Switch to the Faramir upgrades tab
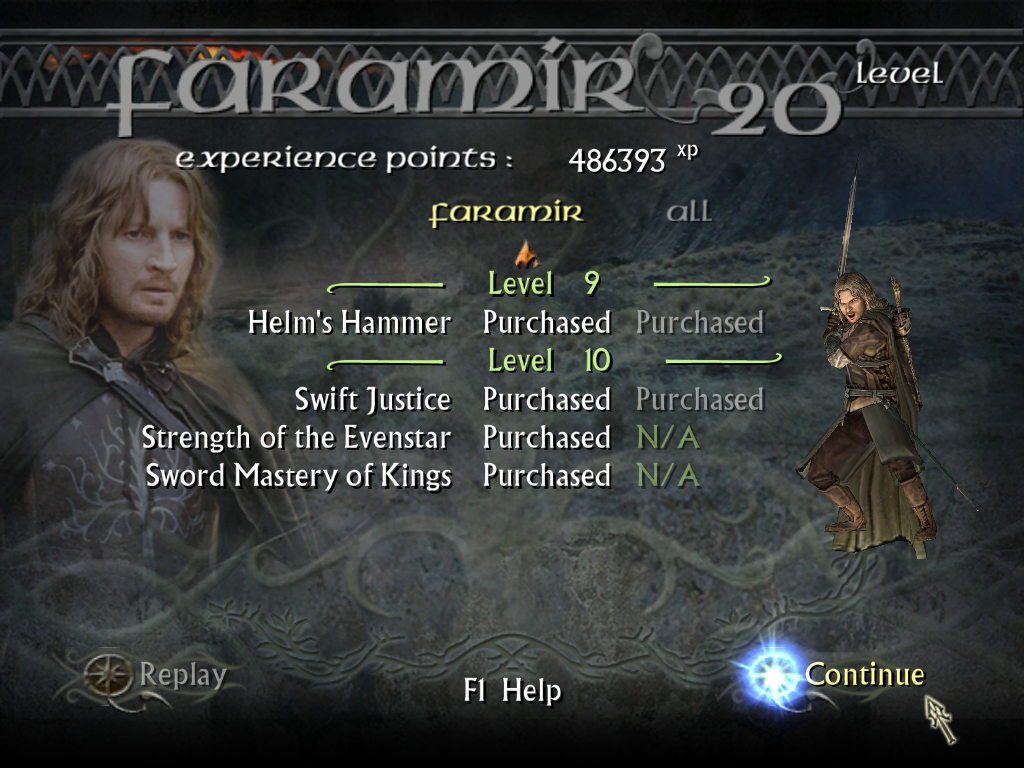1024x768 pixels. click(506, 213)
